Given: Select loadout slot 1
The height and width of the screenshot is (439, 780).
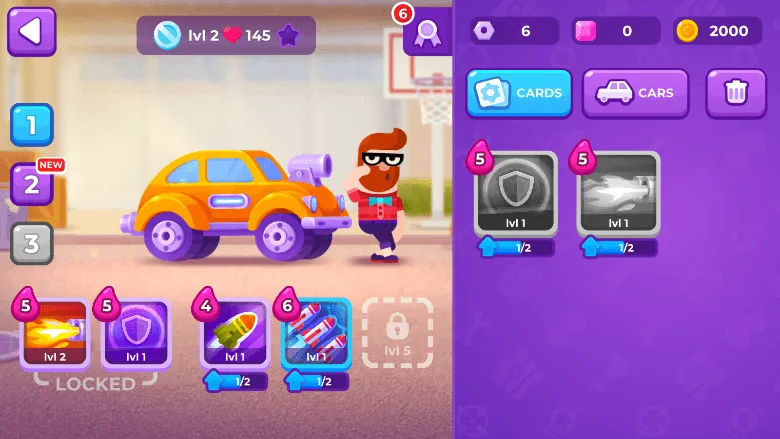Looking at the screenshot, I should pos(31,125).
